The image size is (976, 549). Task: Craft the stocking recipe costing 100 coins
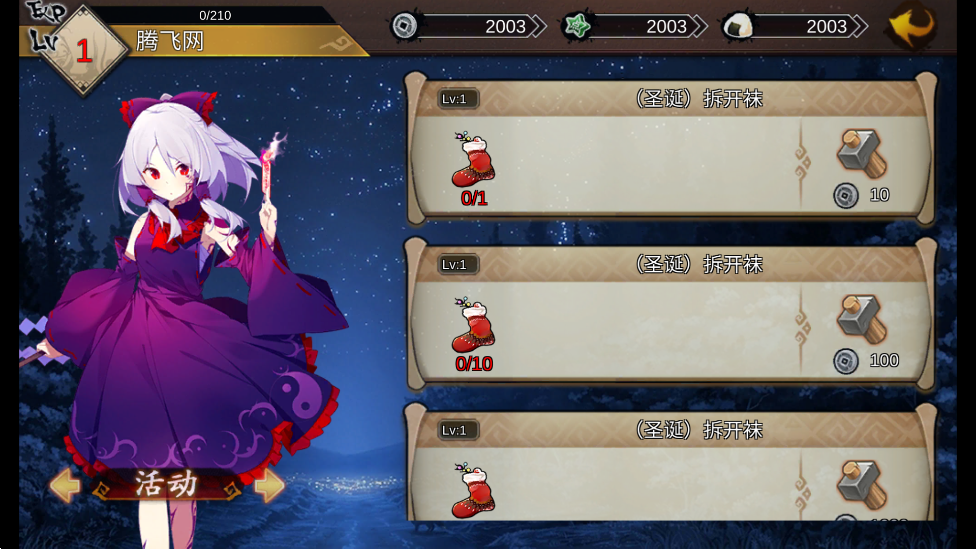[861, 319]
